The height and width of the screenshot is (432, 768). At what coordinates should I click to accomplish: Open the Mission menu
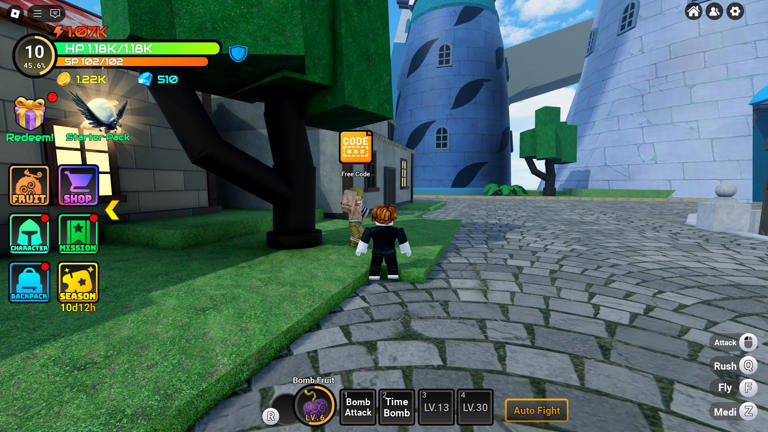[78, 234]
